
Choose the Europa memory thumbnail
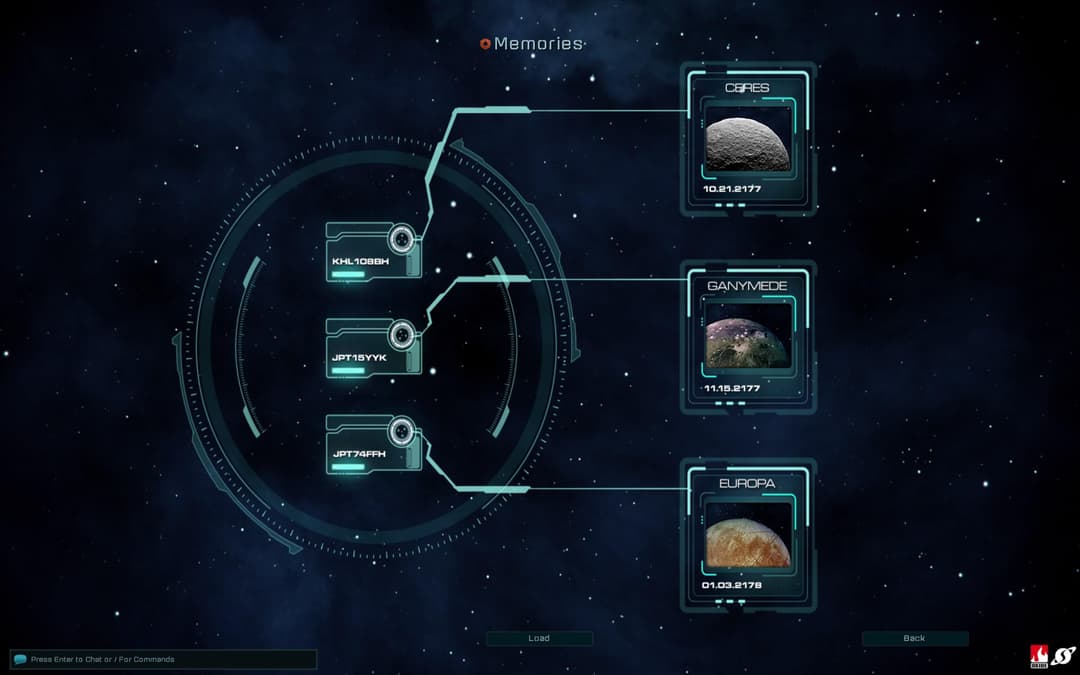748,538
